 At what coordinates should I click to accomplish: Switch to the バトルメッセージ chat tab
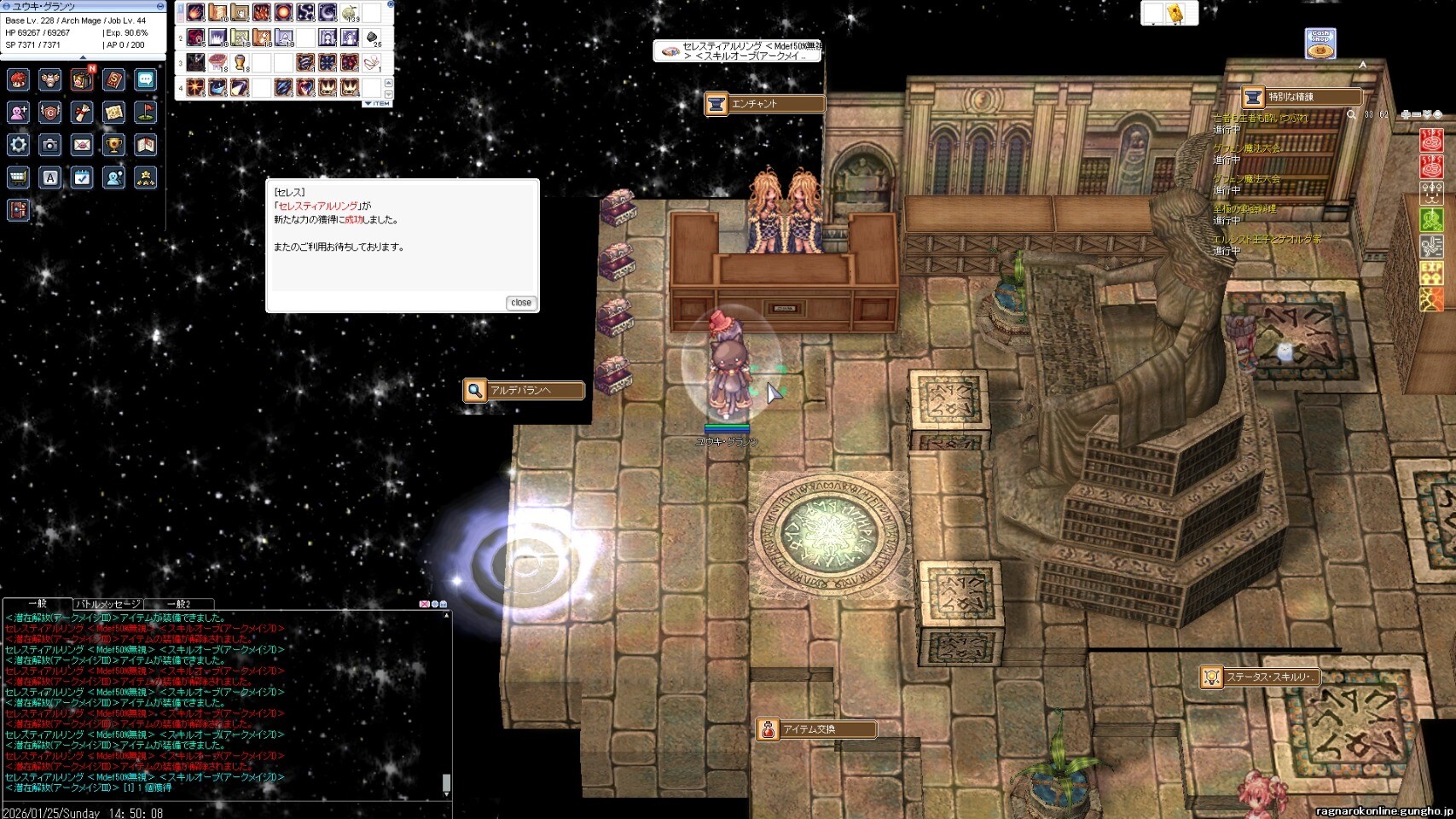pos(107,604)
